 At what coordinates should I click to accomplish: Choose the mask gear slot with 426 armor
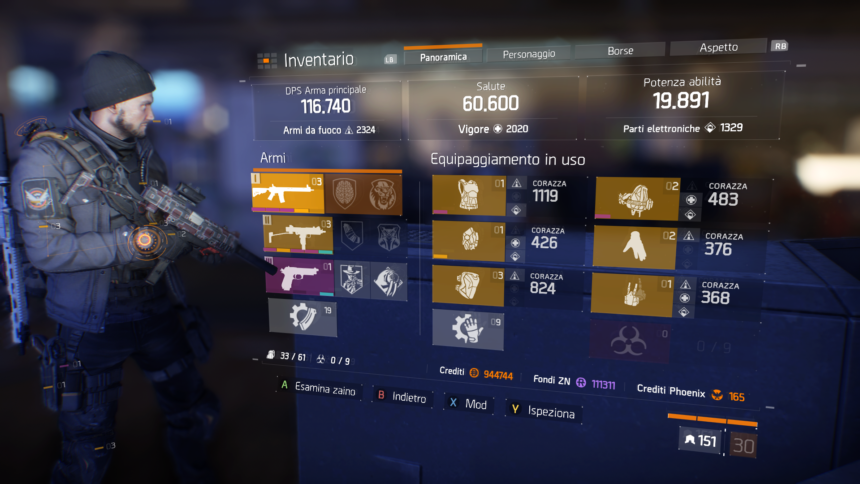tap(468, 241)
